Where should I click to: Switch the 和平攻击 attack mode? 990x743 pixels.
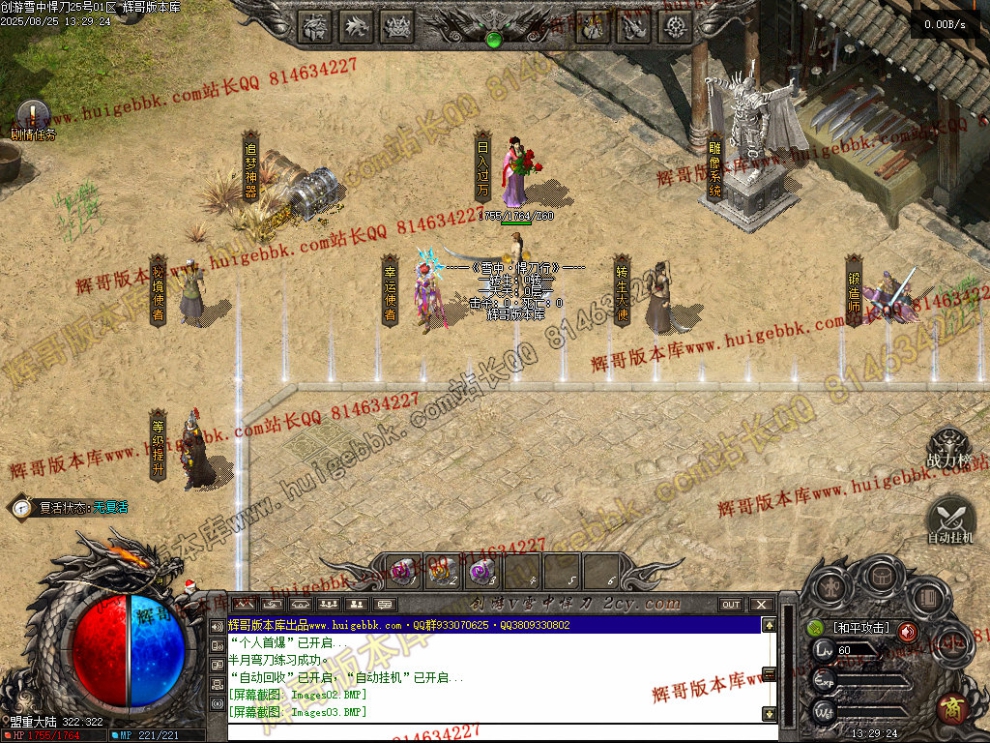point(860,628)
